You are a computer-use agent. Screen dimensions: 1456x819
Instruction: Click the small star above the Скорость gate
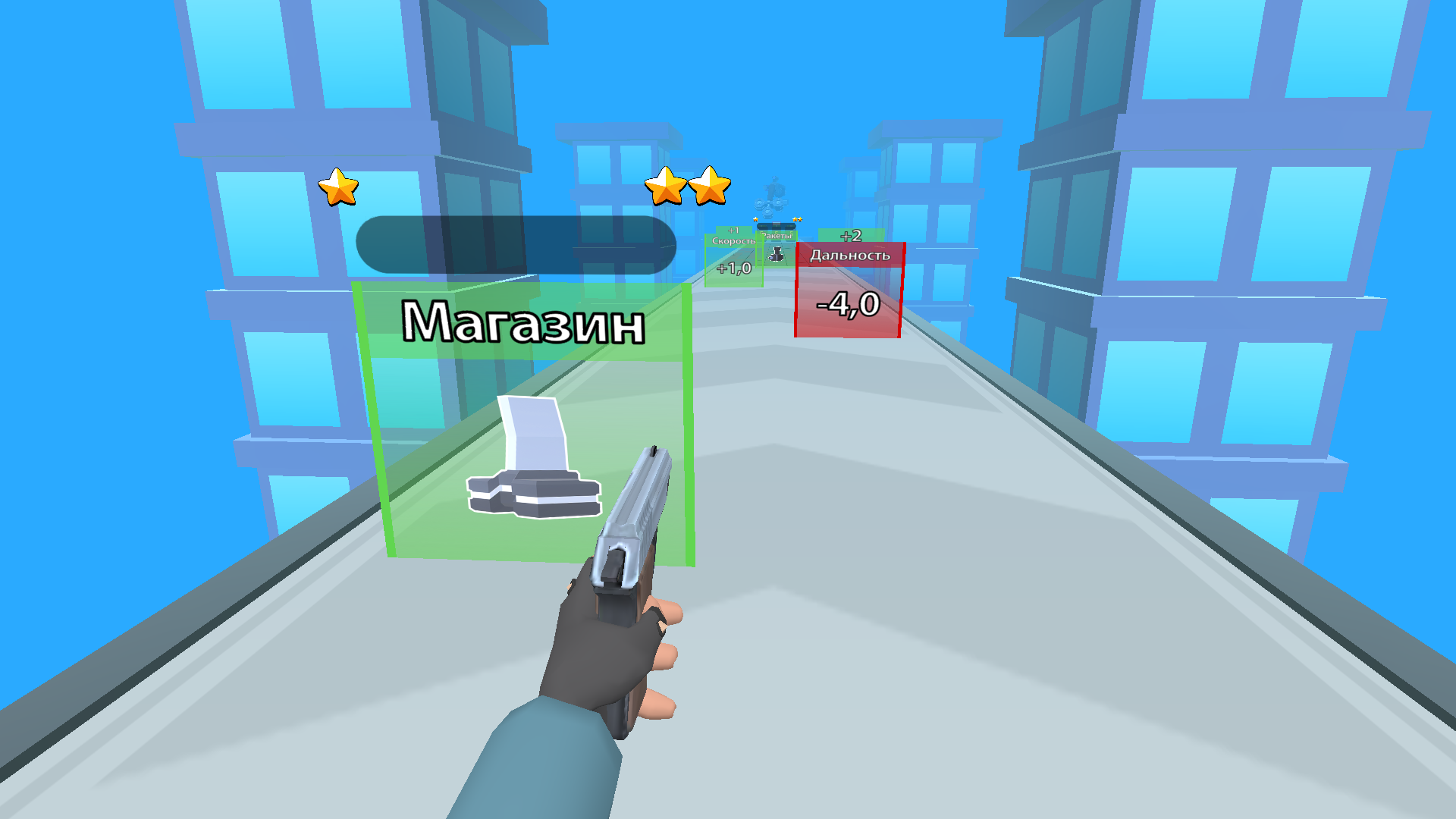(756, 219)
